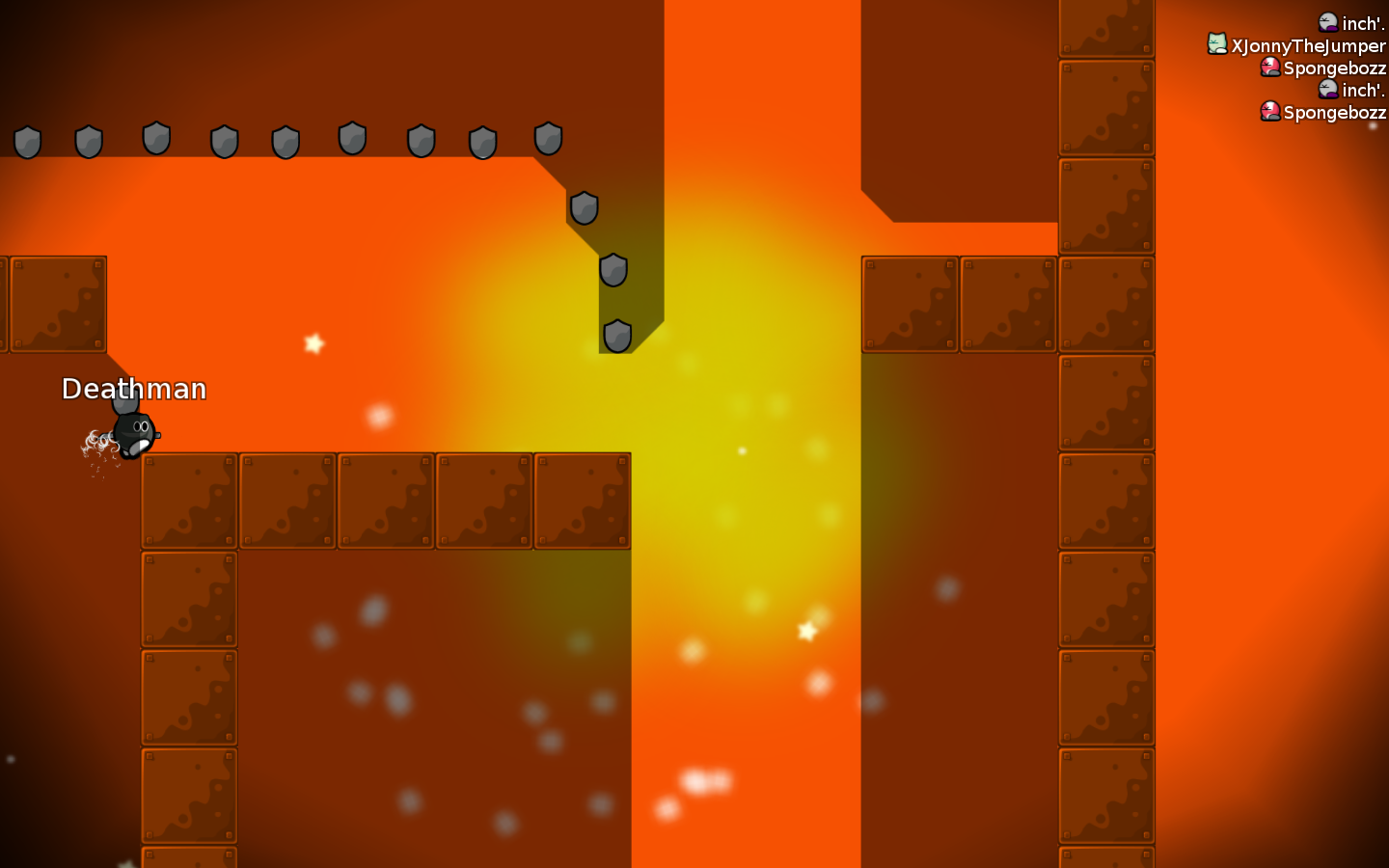Click the bottom Spongebozz avatar icon
This screenshot has height=868, width=1389.
(1269, 112)
